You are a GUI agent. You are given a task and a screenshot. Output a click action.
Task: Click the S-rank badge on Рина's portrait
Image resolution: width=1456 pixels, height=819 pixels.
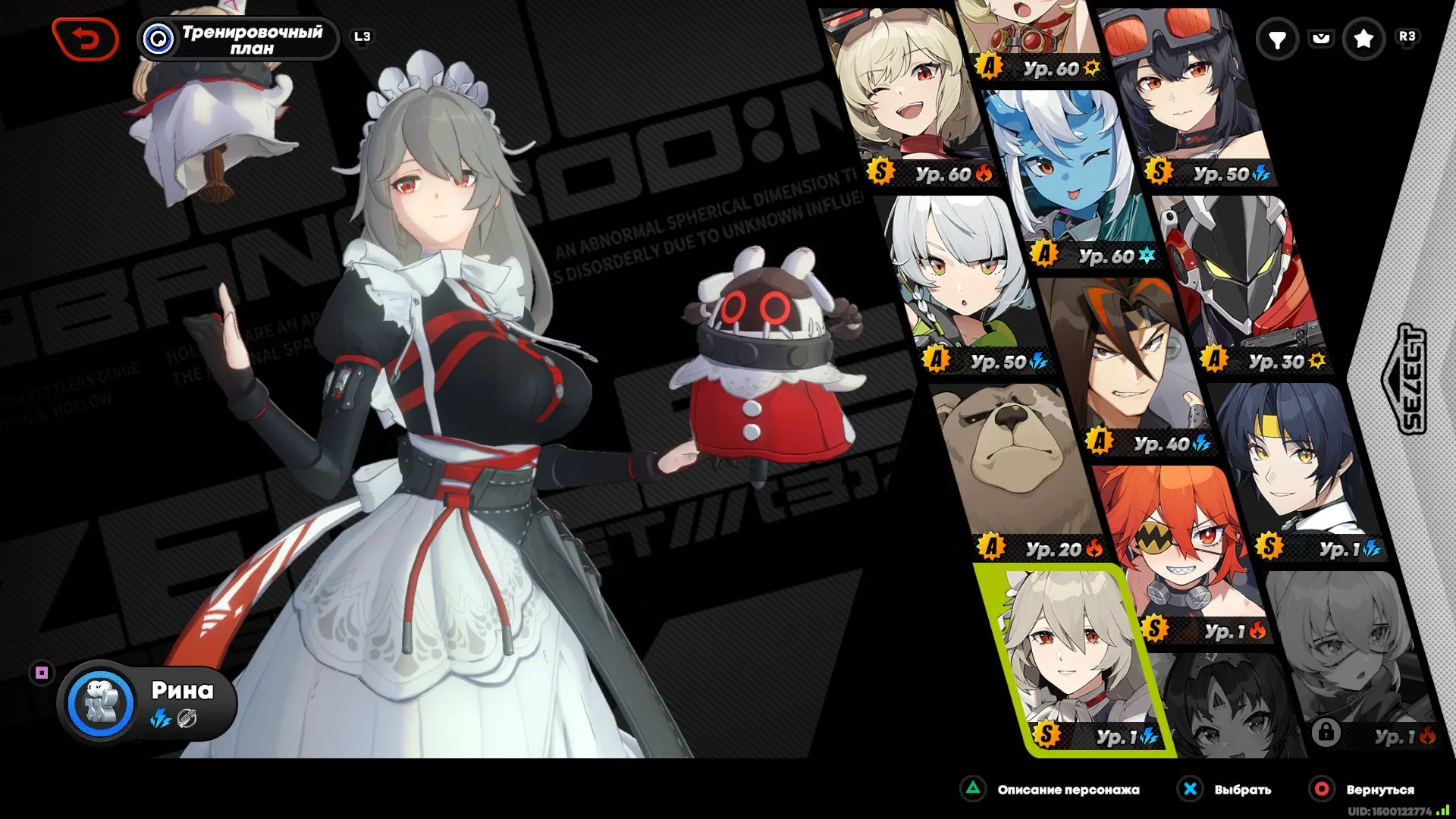(x=1046, y=733)
